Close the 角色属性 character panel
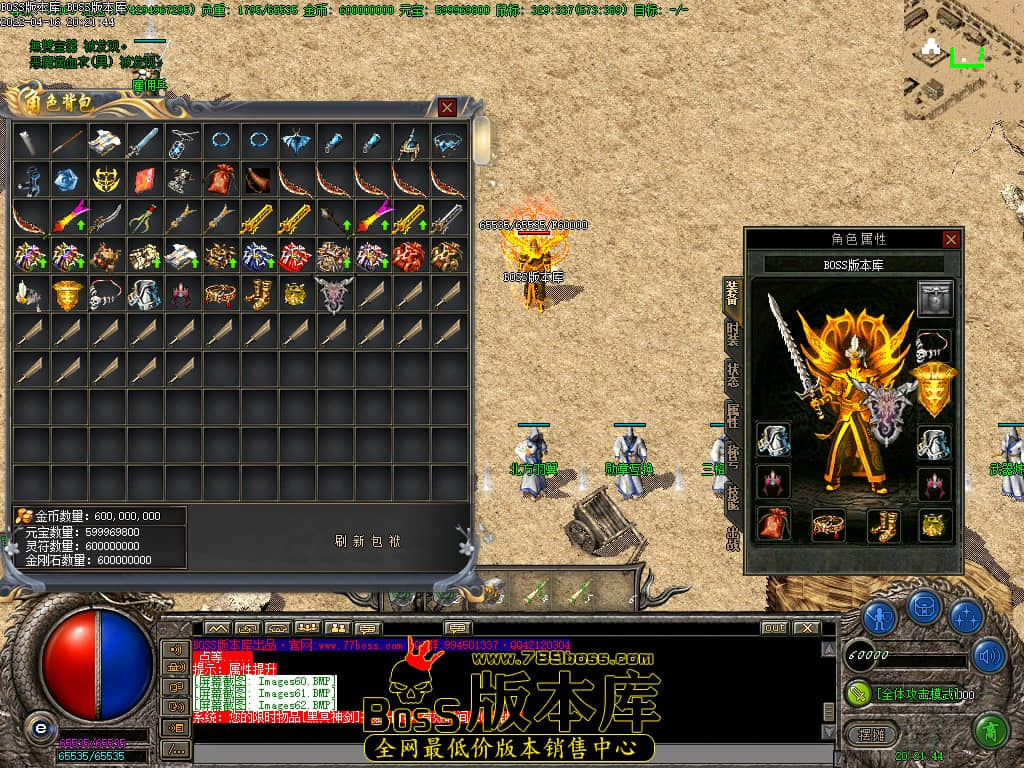The width and height of the screenshot is (1024, 768). (951, 239)
